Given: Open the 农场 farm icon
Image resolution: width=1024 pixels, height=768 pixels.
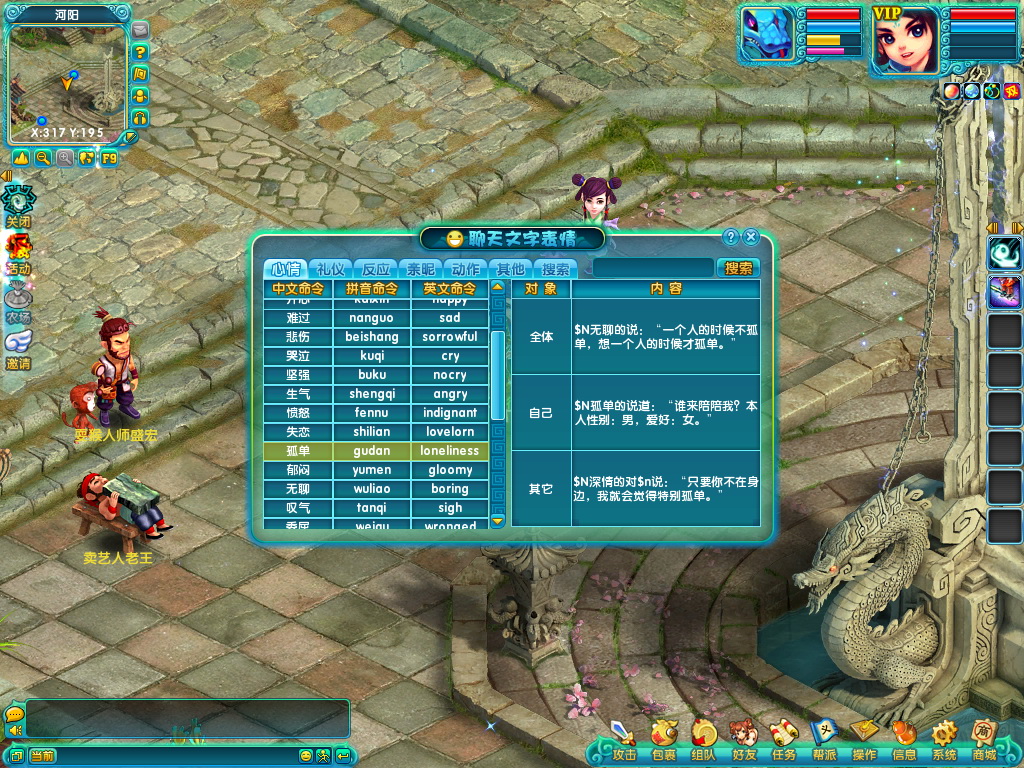Looking at the screenshot, I should [18, 301].
